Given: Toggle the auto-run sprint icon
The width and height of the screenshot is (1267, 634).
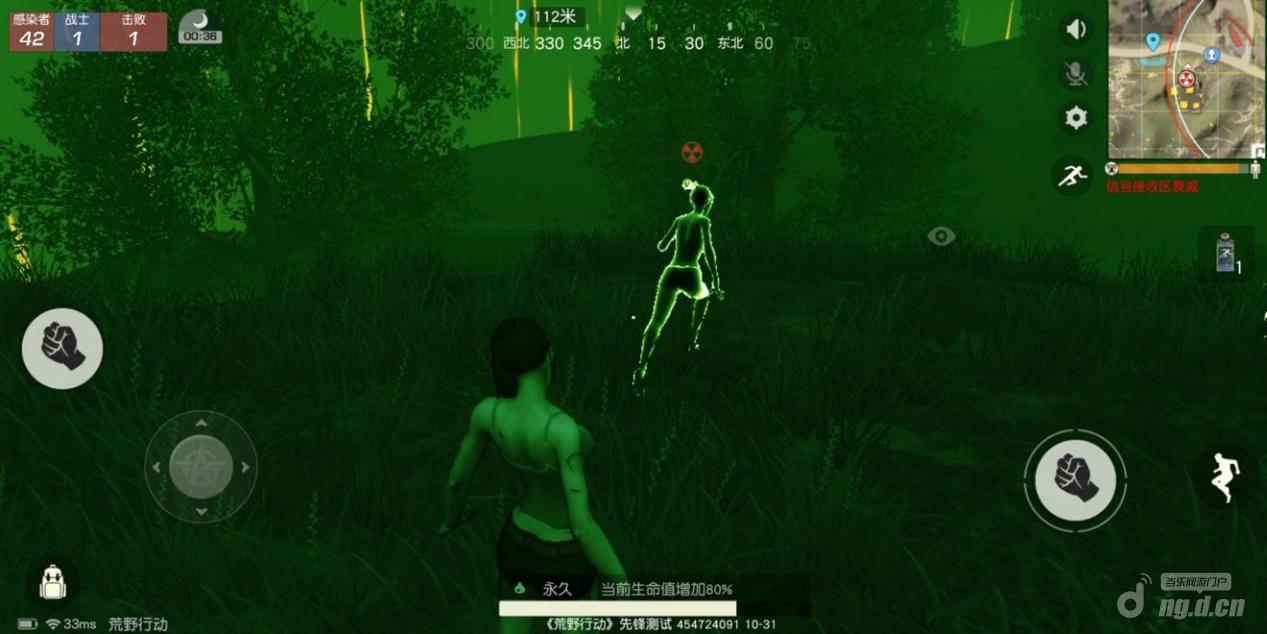Looking at the screenshot, I should pos(1071,176).
